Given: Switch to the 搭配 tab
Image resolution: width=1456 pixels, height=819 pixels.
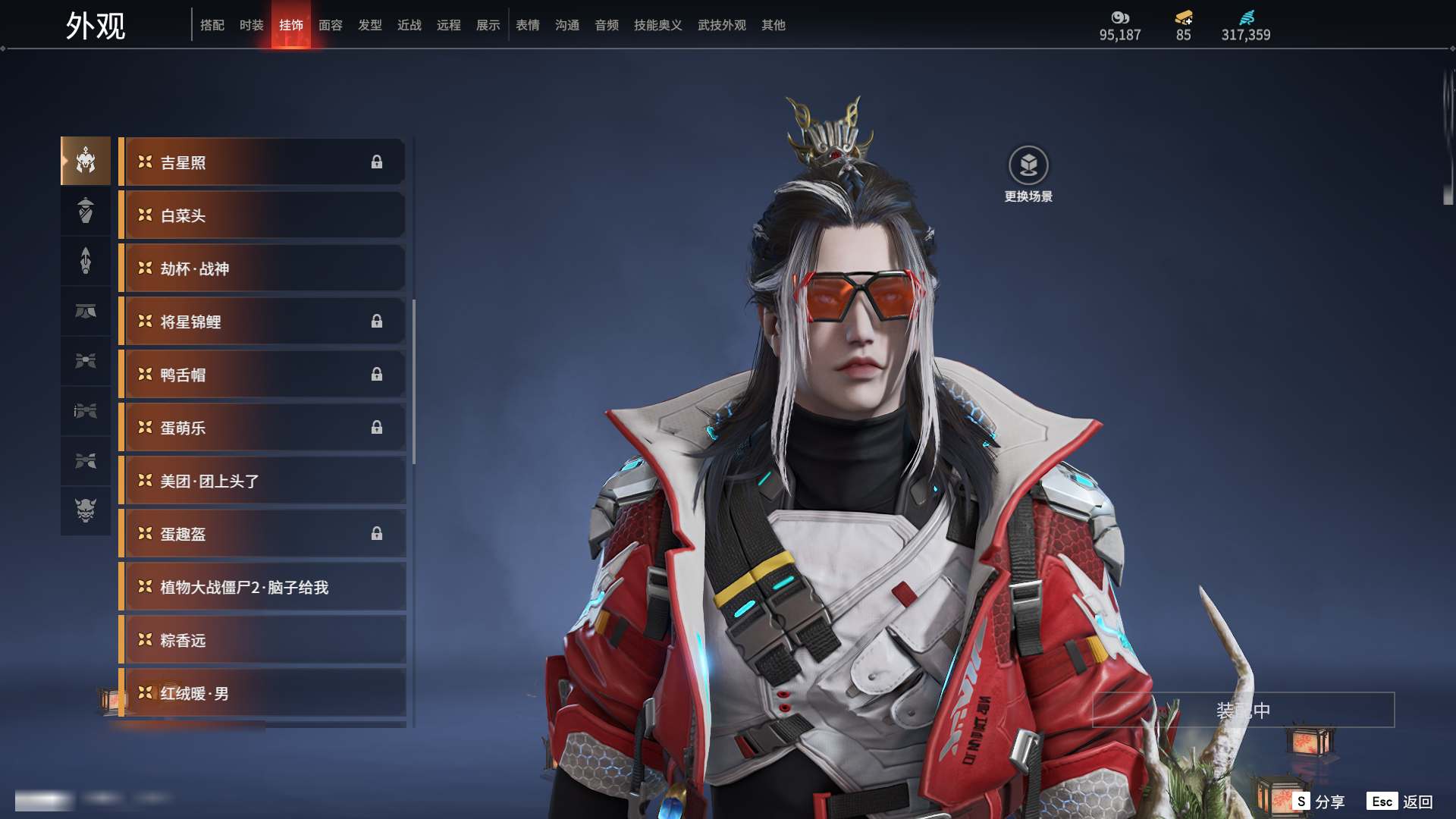Looking at the screenshot, I should point(212,25).
